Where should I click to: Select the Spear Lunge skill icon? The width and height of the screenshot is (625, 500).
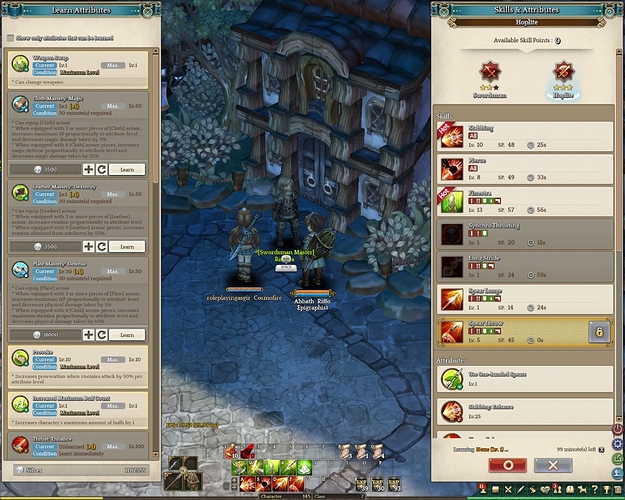(452, 299)
